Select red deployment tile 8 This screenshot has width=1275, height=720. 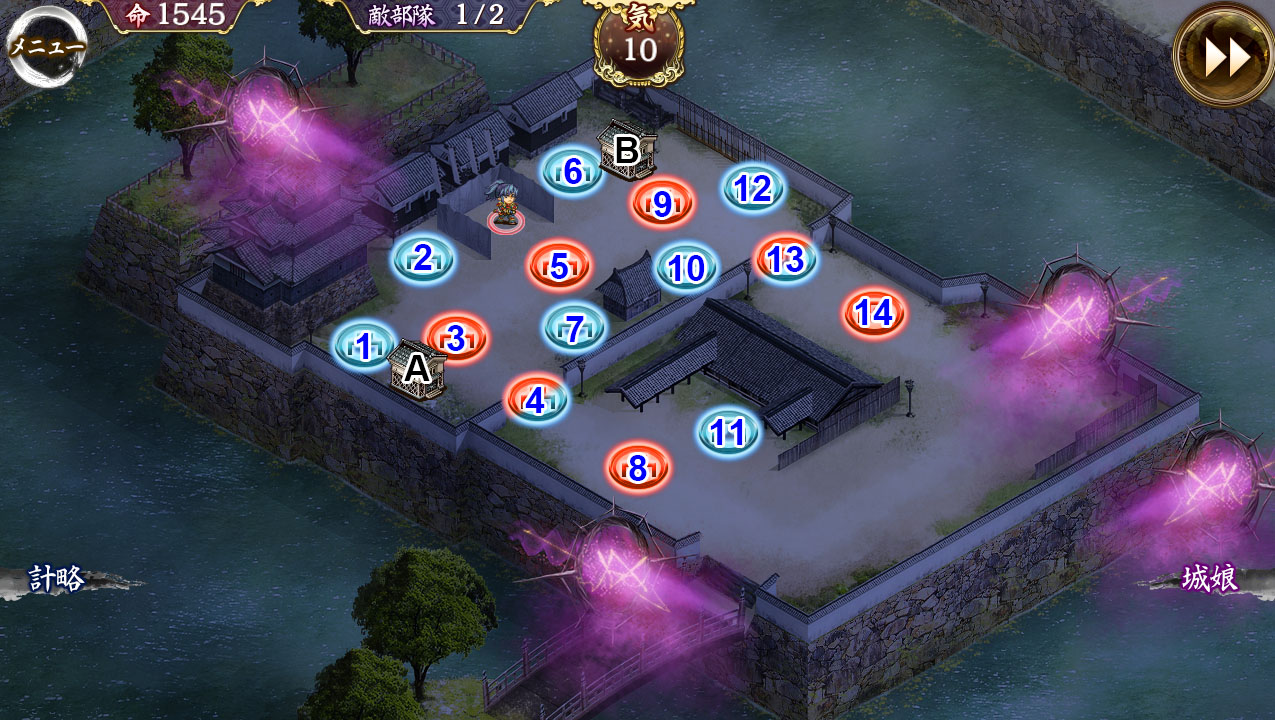[637, 467]
